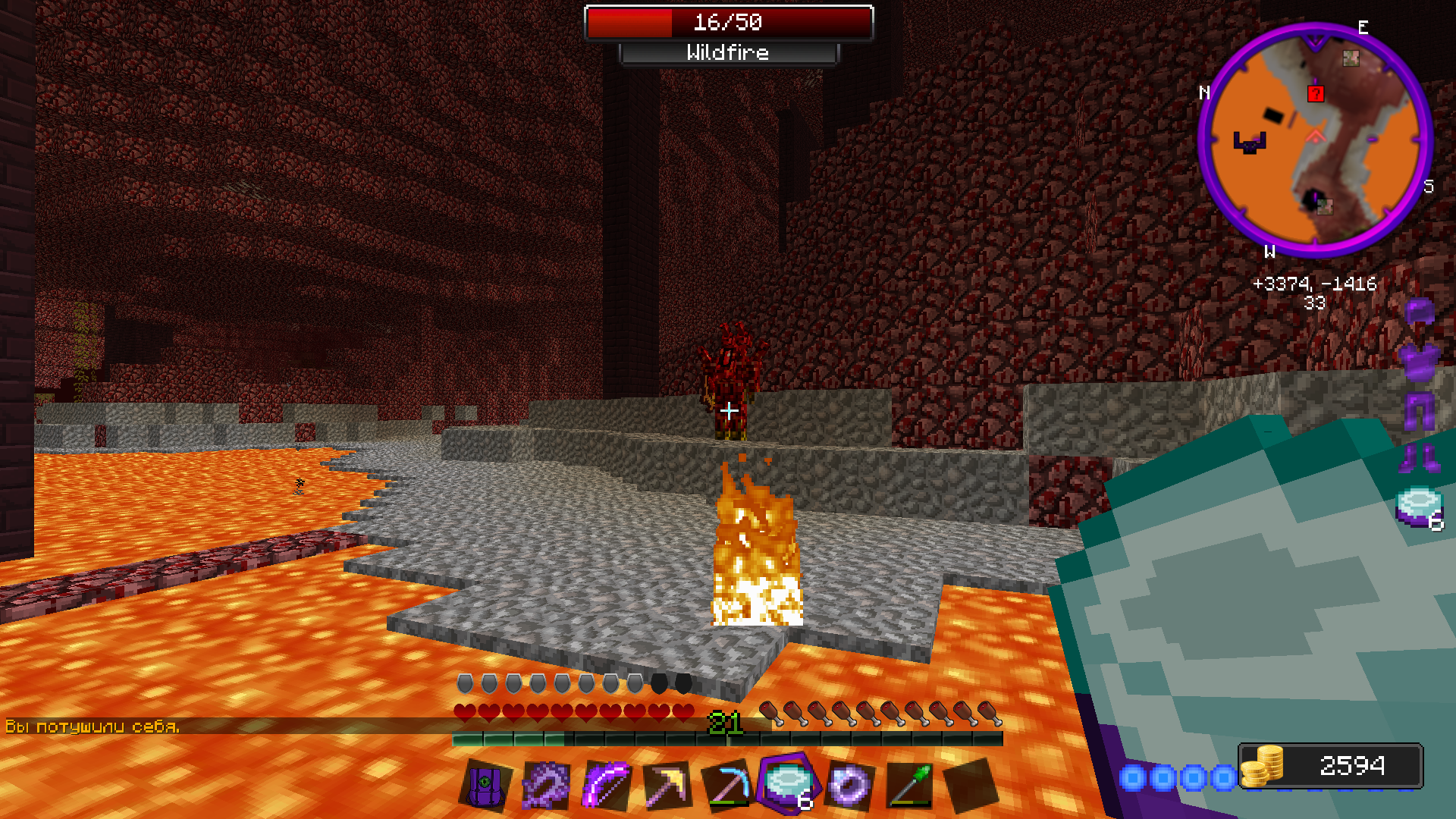Click the red question mark minimap marker

(1316, 93)
